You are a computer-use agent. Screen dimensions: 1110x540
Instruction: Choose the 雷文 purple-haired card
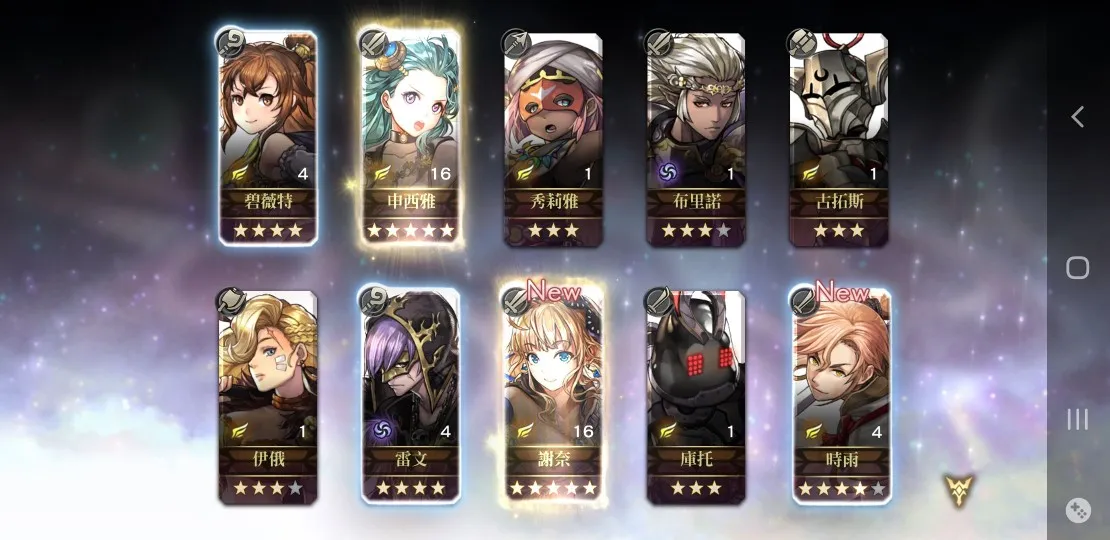click(410, 396)
